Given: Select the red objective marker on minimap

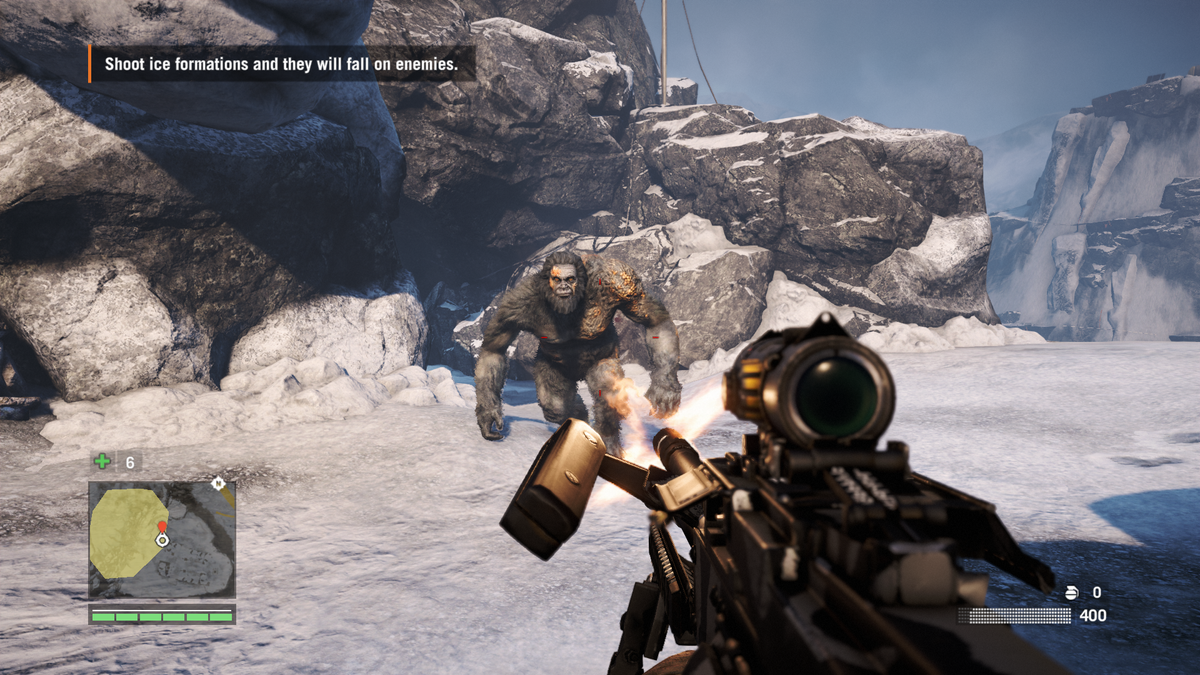Looking at the screenshot, I should click(x=162, y=525).
